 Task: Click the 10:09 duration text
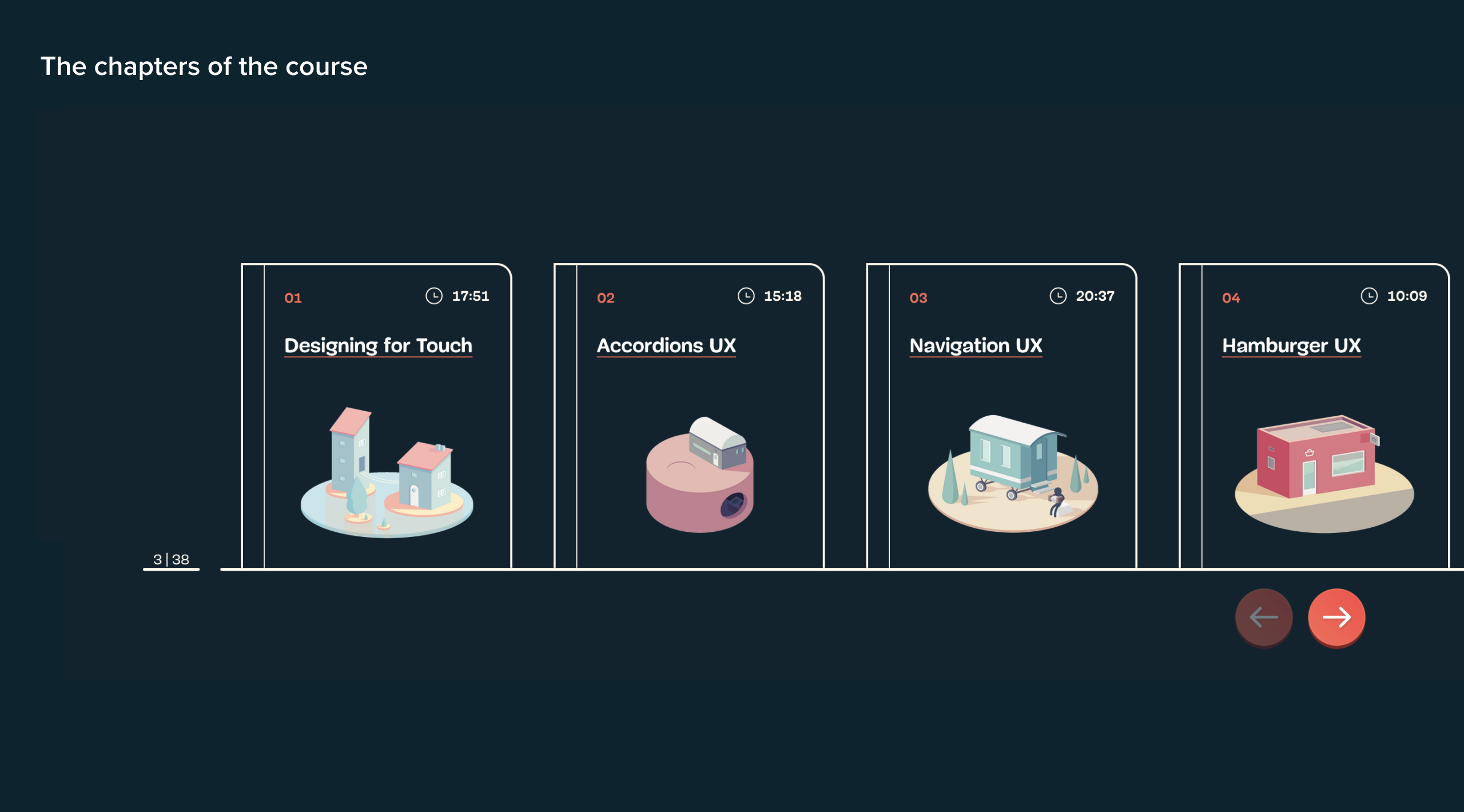pyautogui.click(x=1407, y=296)
